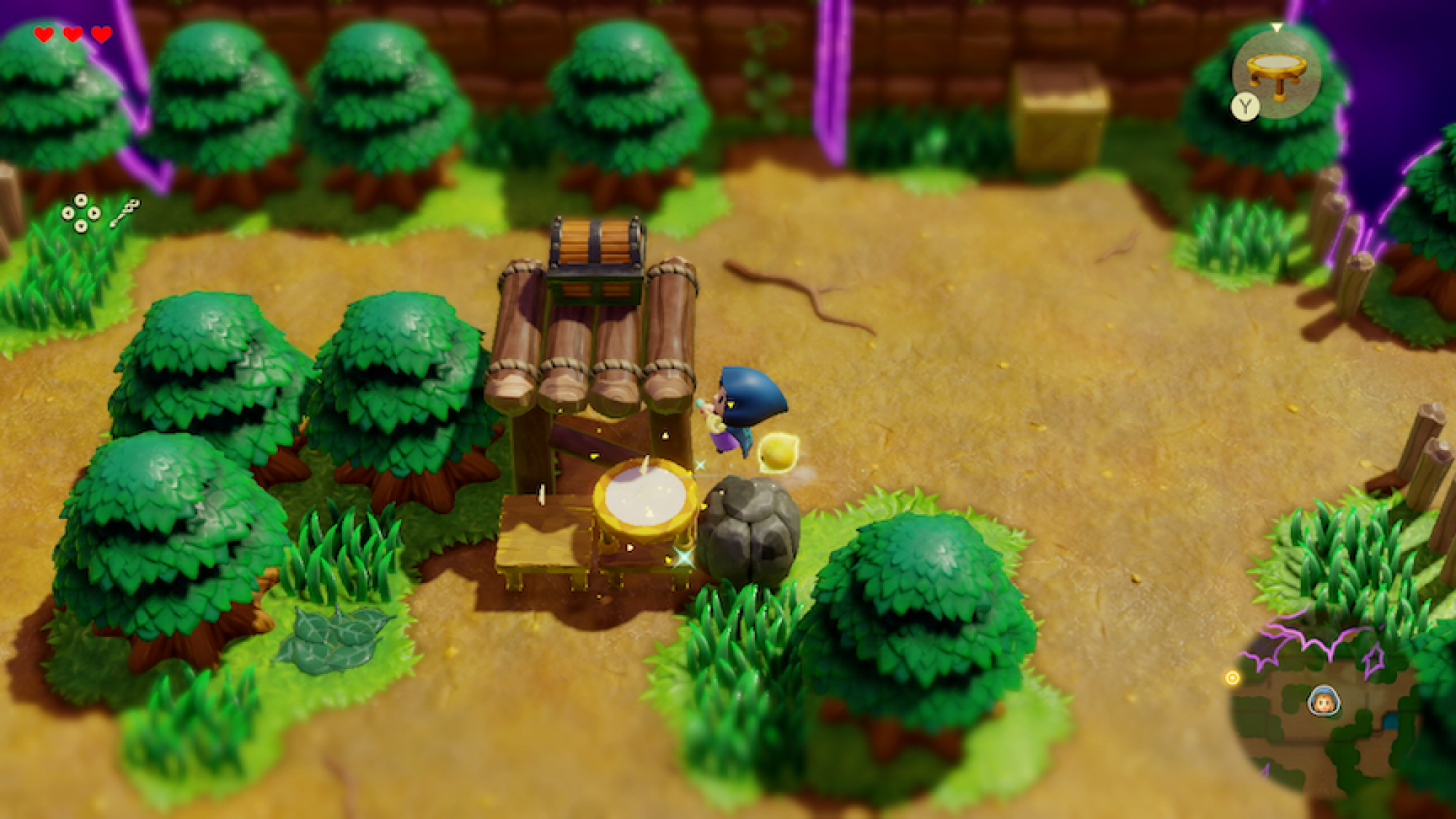The width and height of the screenshot is (1456, 819).
Task: Click the Y button prompt circle
Action: click(1245, 106)
